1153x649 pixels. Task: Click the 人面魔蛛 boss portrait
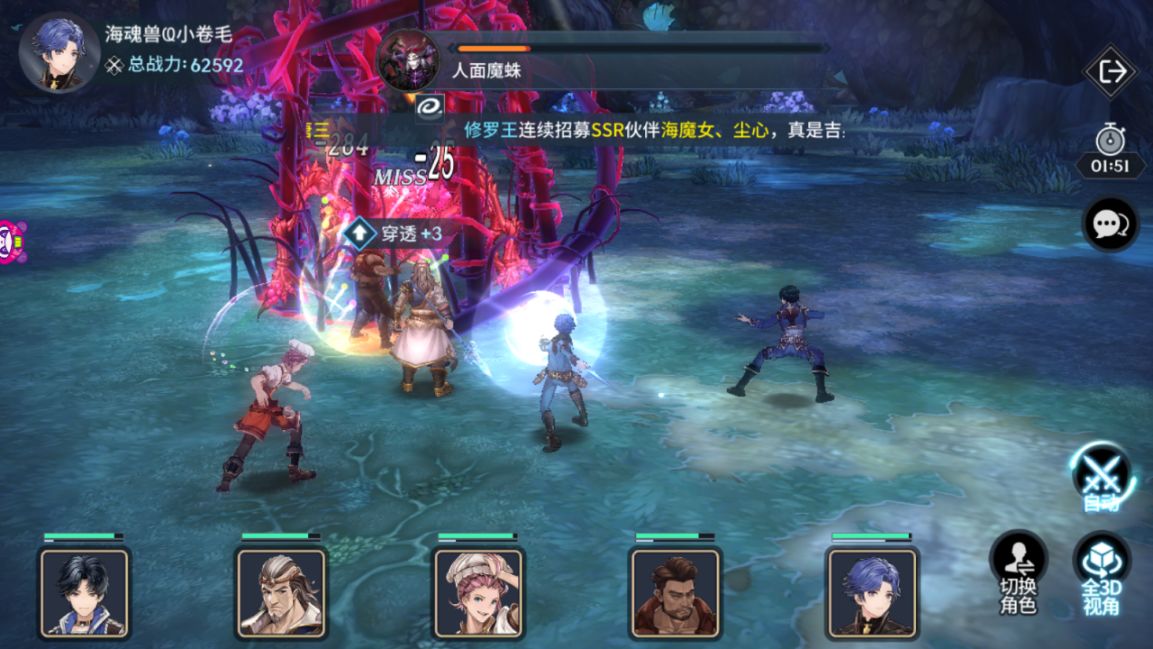[408, 59]
